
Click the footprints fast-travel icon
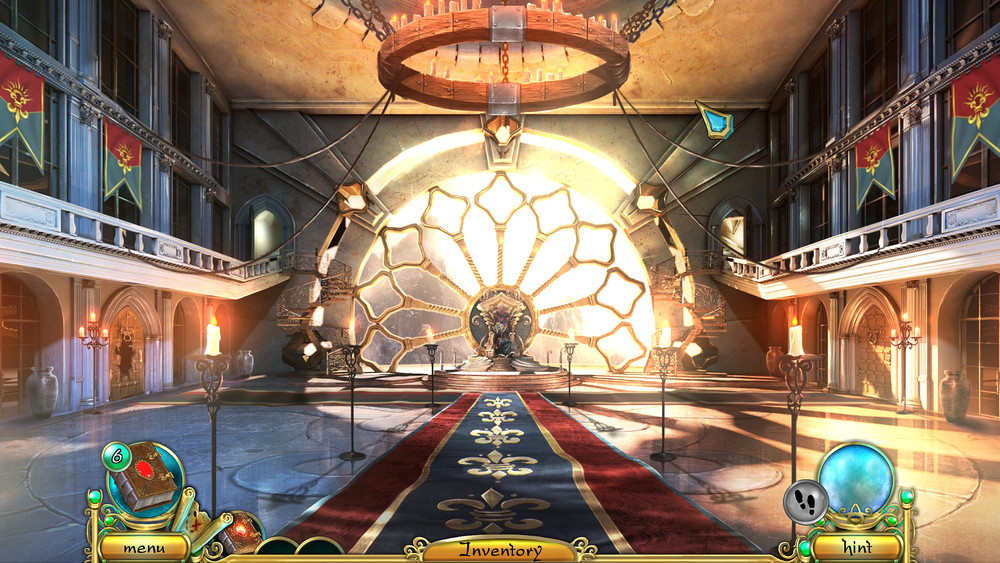(806, 501)
